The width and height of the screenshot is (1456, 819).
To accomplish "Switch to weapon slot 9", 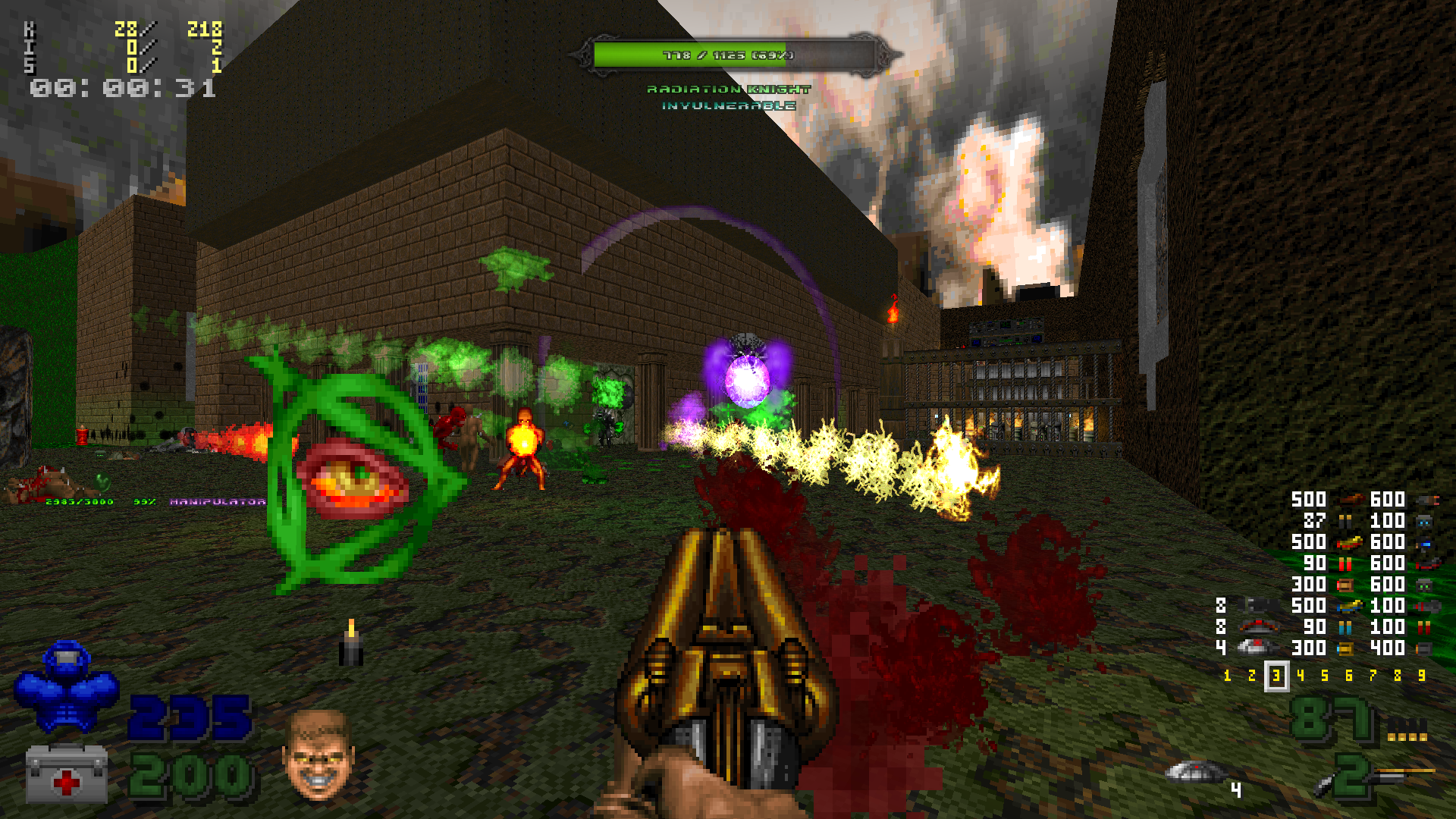I will 1422,674.
